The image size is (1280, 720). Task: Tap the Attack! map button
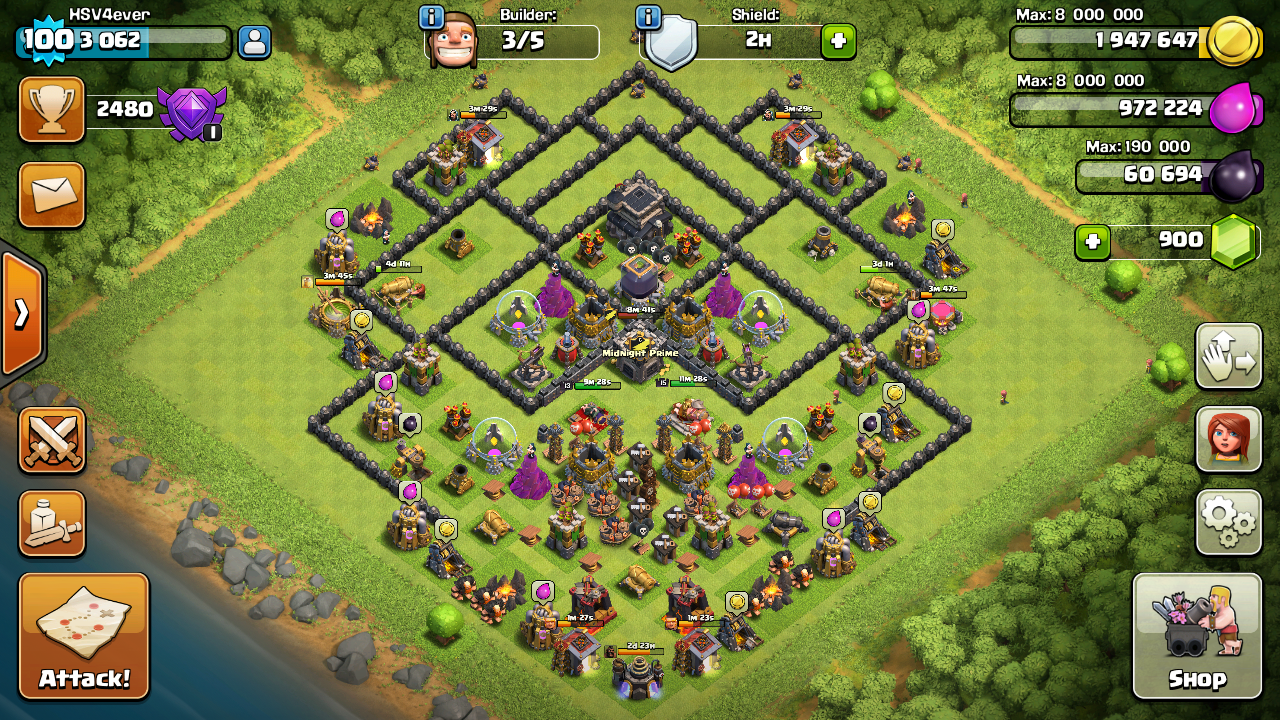click(x=84, y=636)
